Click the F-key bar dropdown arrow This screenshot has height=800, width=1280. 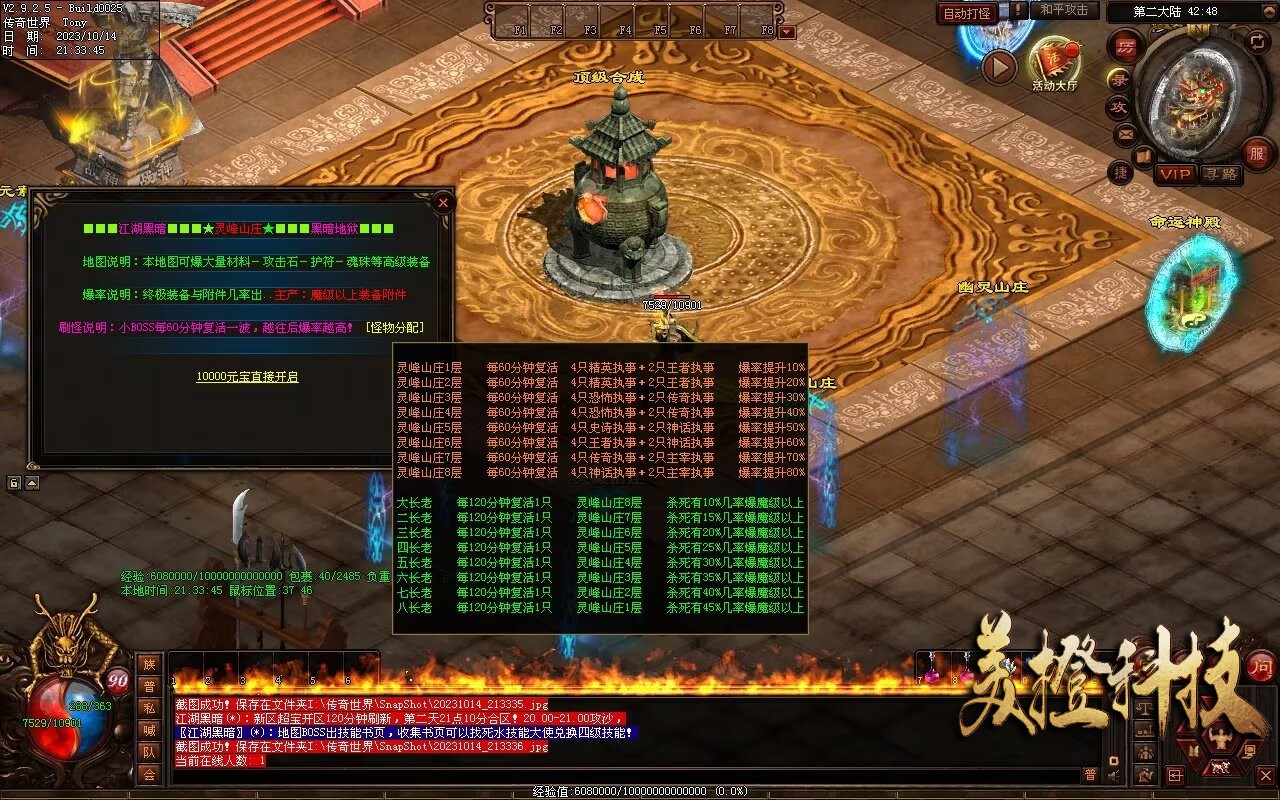[787, 32]
